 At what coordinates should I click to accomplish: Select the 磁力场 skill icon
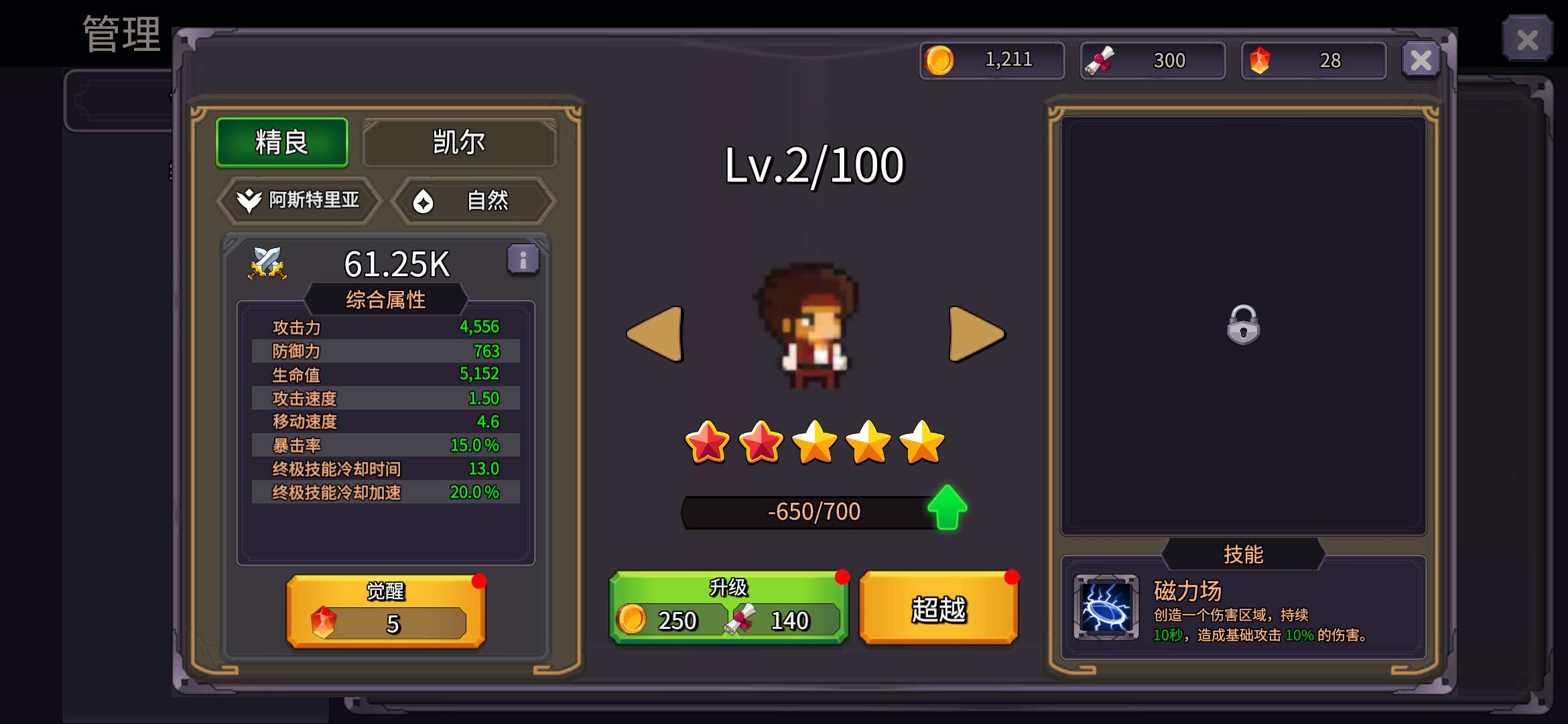coord(1106,607)
